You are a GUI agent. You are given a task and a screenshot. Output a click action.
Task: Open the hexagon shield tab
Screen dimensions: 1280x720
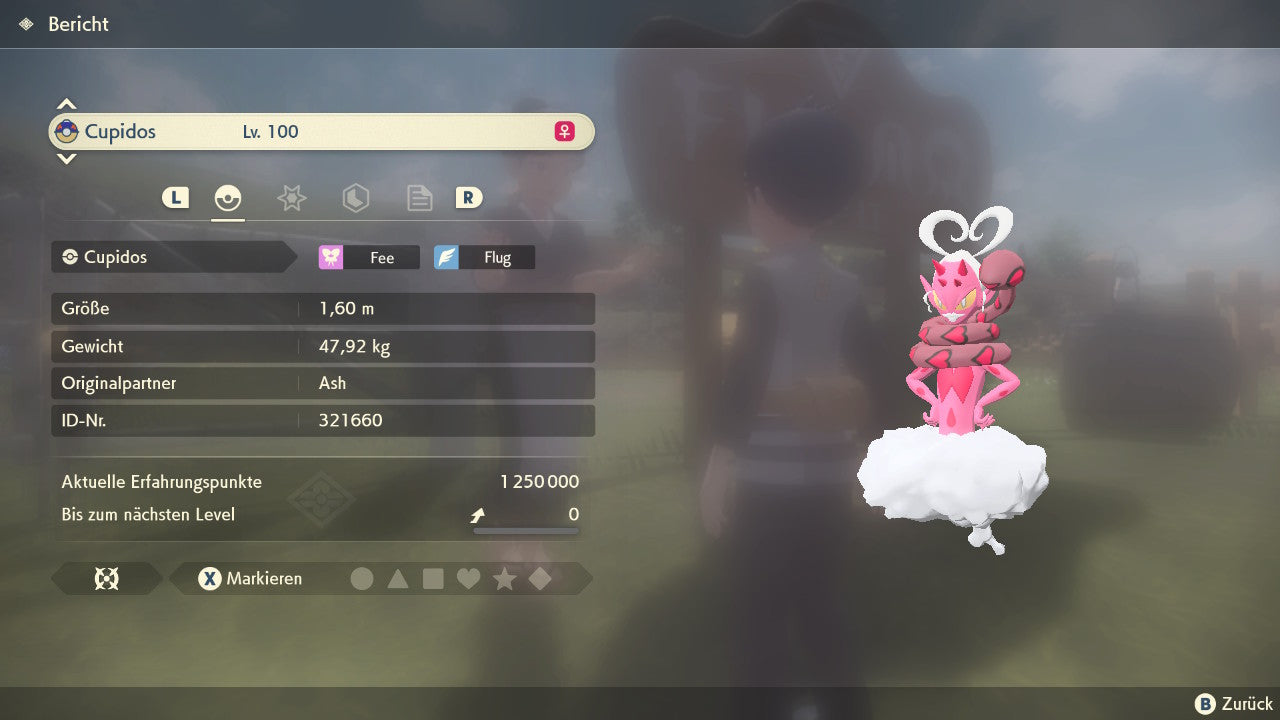pyautogui.click(x=355, y=198)
